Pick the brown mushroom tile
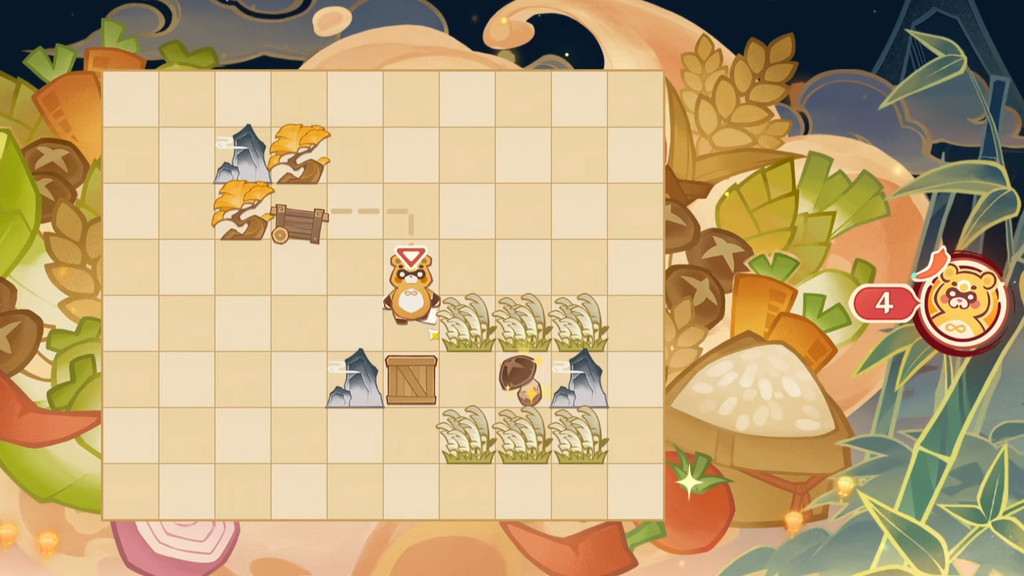1024x576 pixels. point(521,379)
